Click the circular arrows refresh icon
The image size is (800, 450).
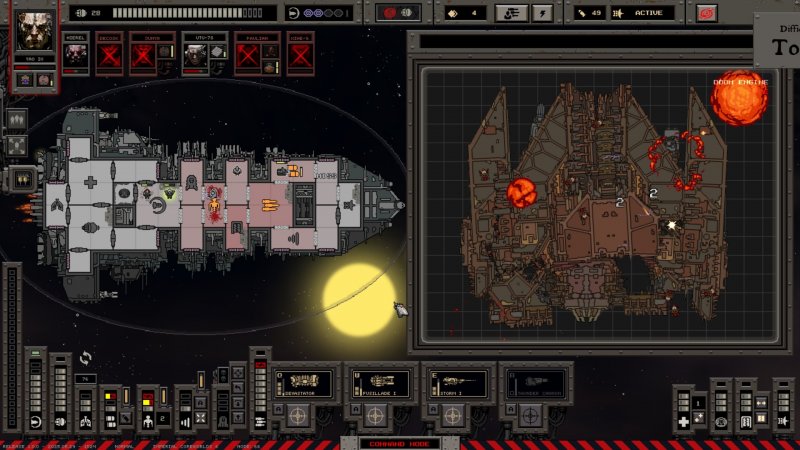point(86,357)
